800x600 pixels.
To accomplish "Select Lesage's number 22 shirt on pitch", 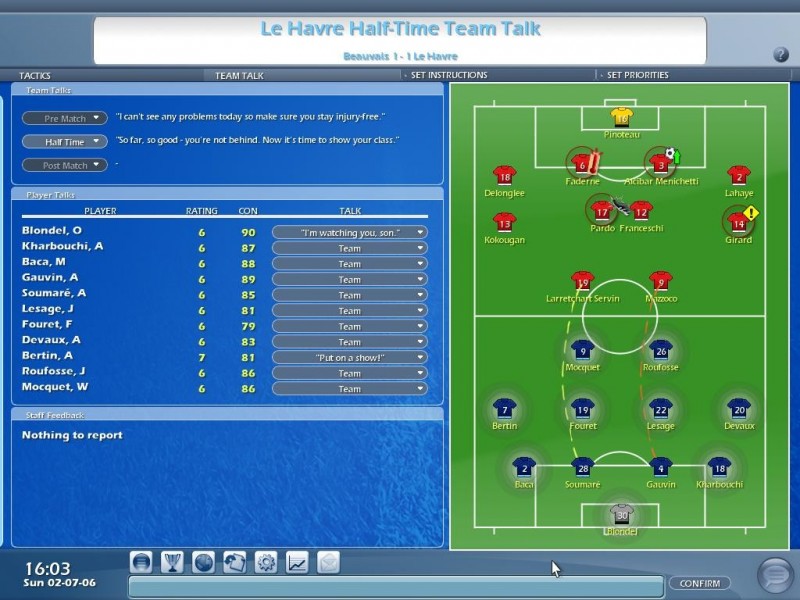I will coord(660,409).
